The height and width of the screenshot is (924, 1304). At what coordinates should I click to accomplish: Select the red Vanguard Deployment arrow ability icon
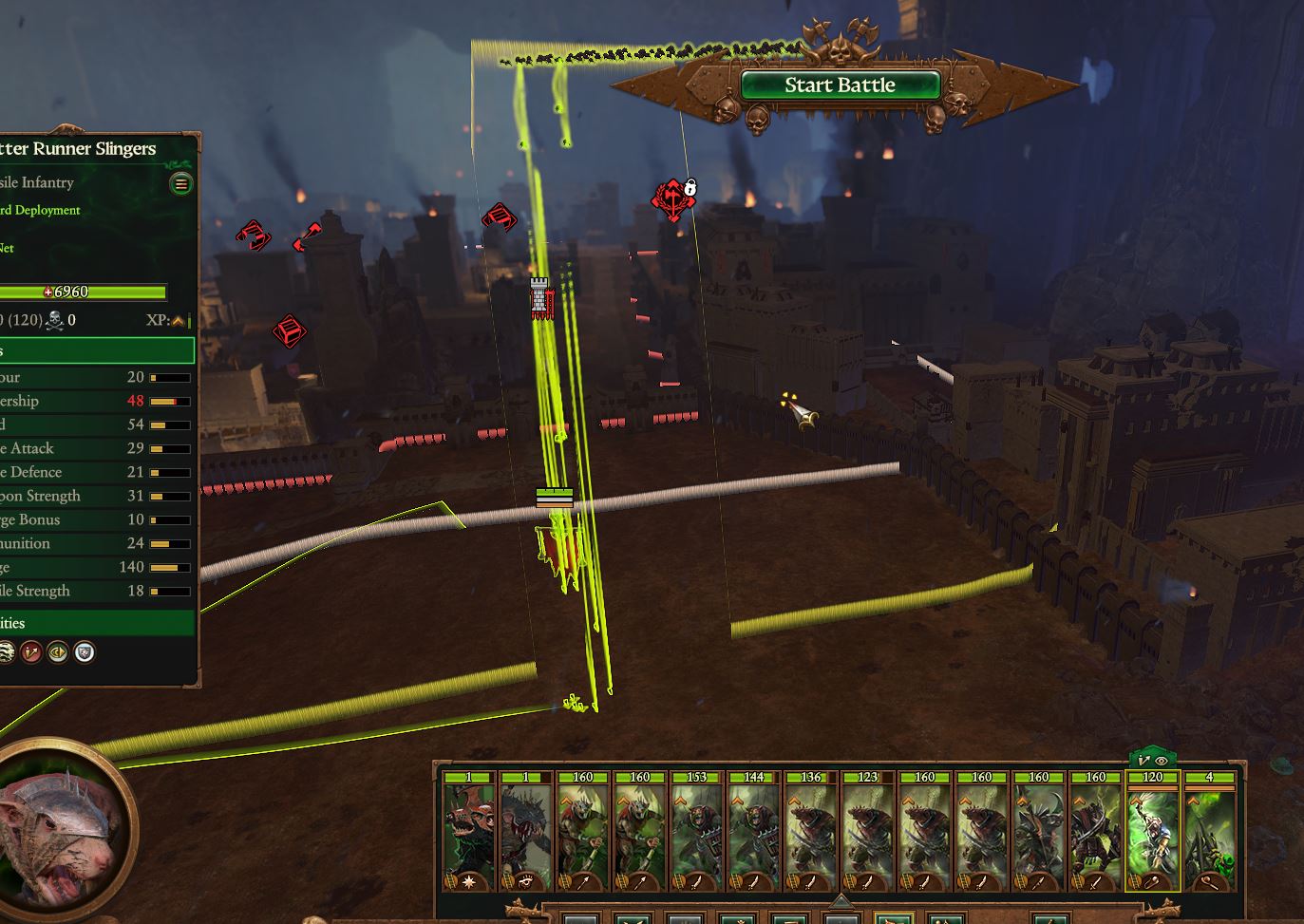click(31, 652)
